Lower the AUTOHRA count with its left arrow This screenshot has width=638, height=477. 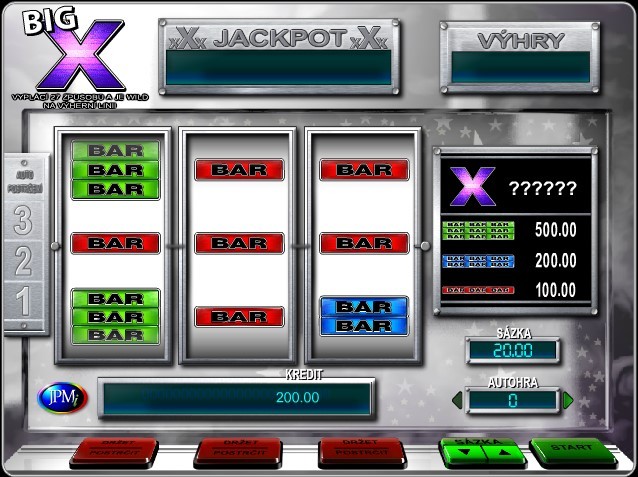click(x=457, y=401)
